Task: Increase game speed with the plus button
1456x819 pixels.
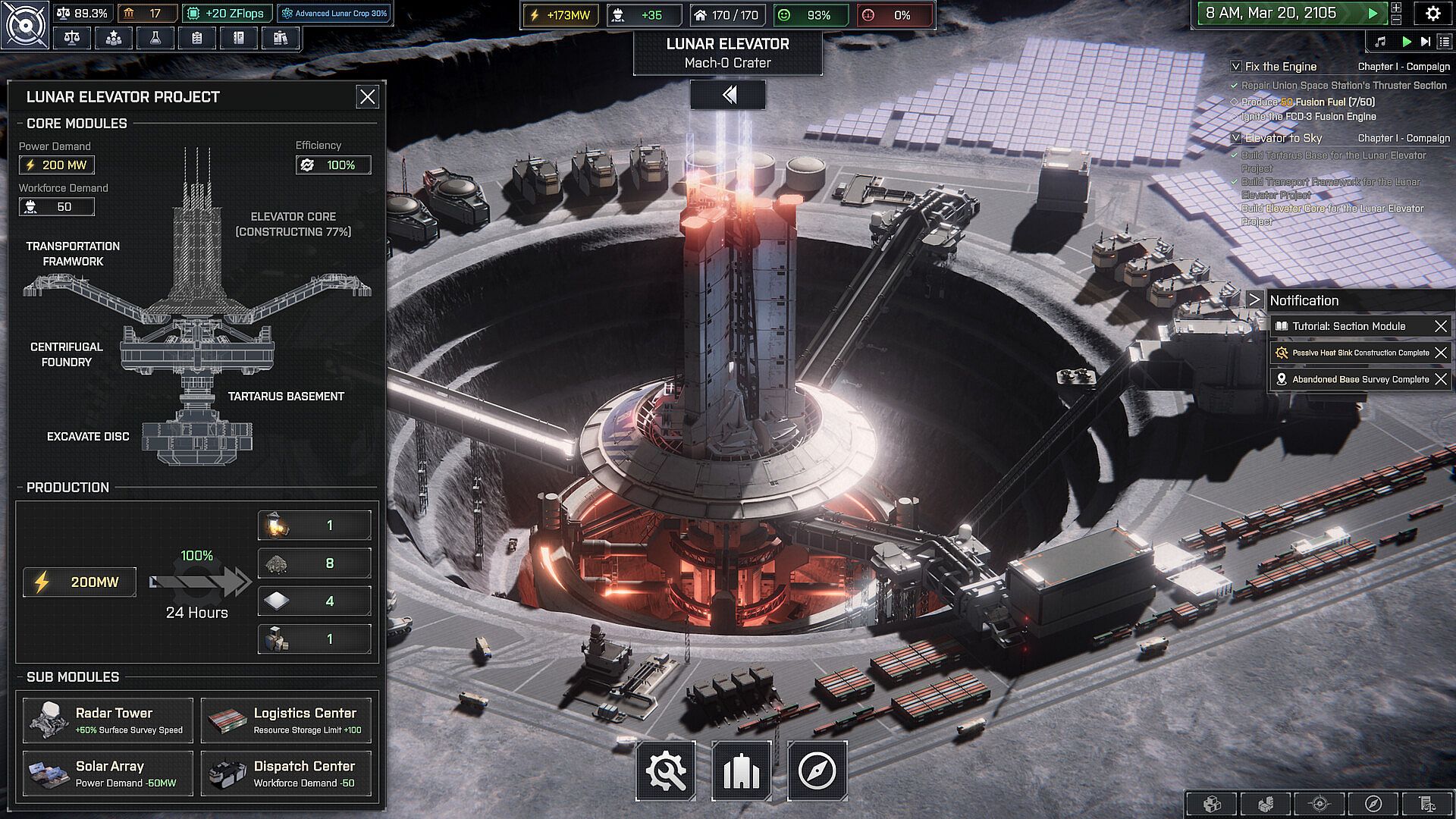Action: (1396, 8)
